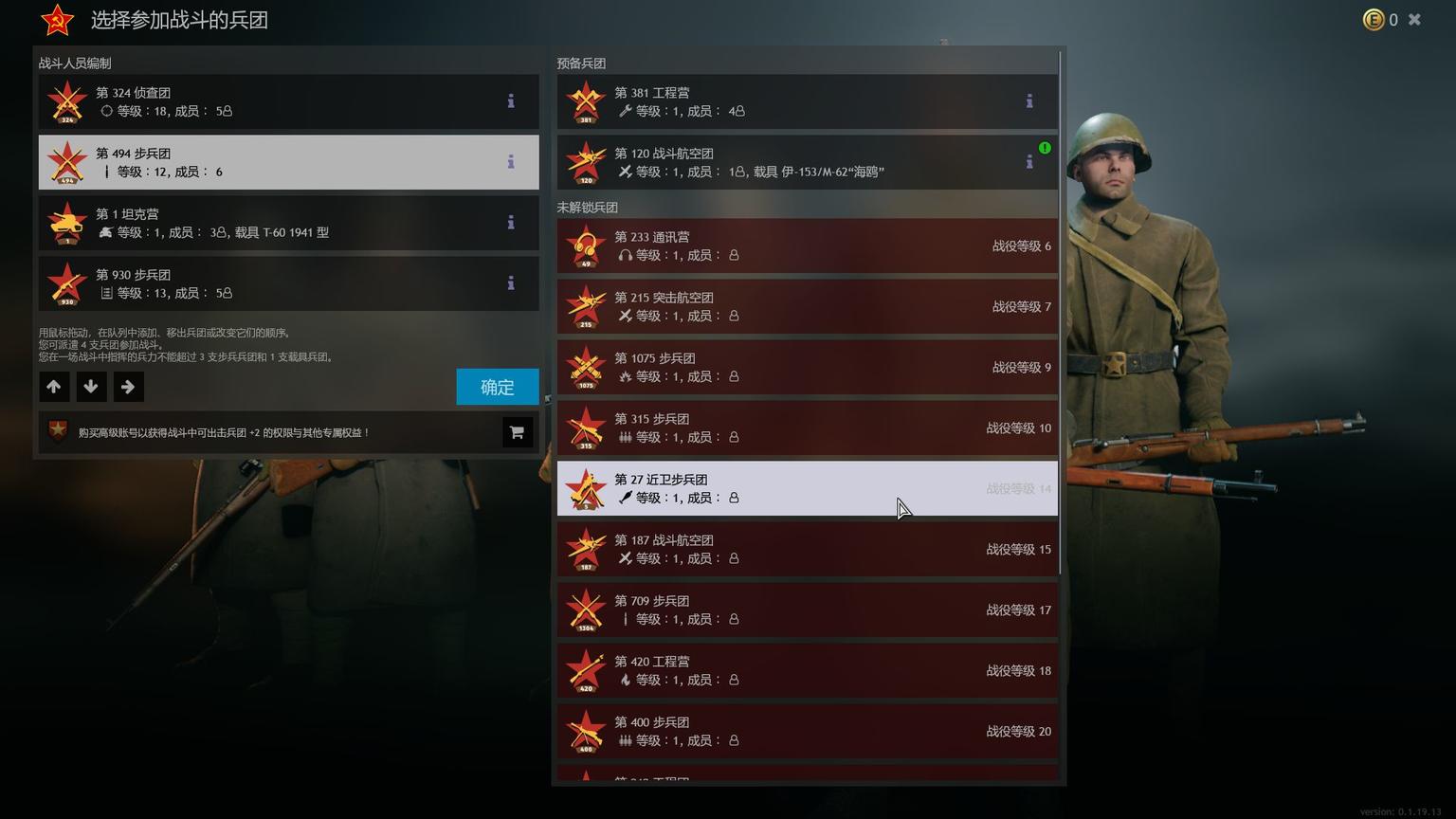The height and width of the screenshot is (819, 1456).
Task: Click the gold currency coin icon
Action: point(1374,19)
